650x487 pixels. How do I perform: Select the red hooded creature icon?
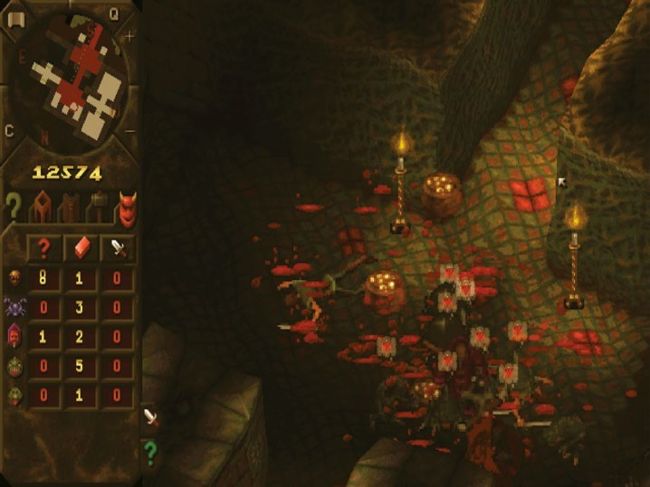click(x=15, y=338)
